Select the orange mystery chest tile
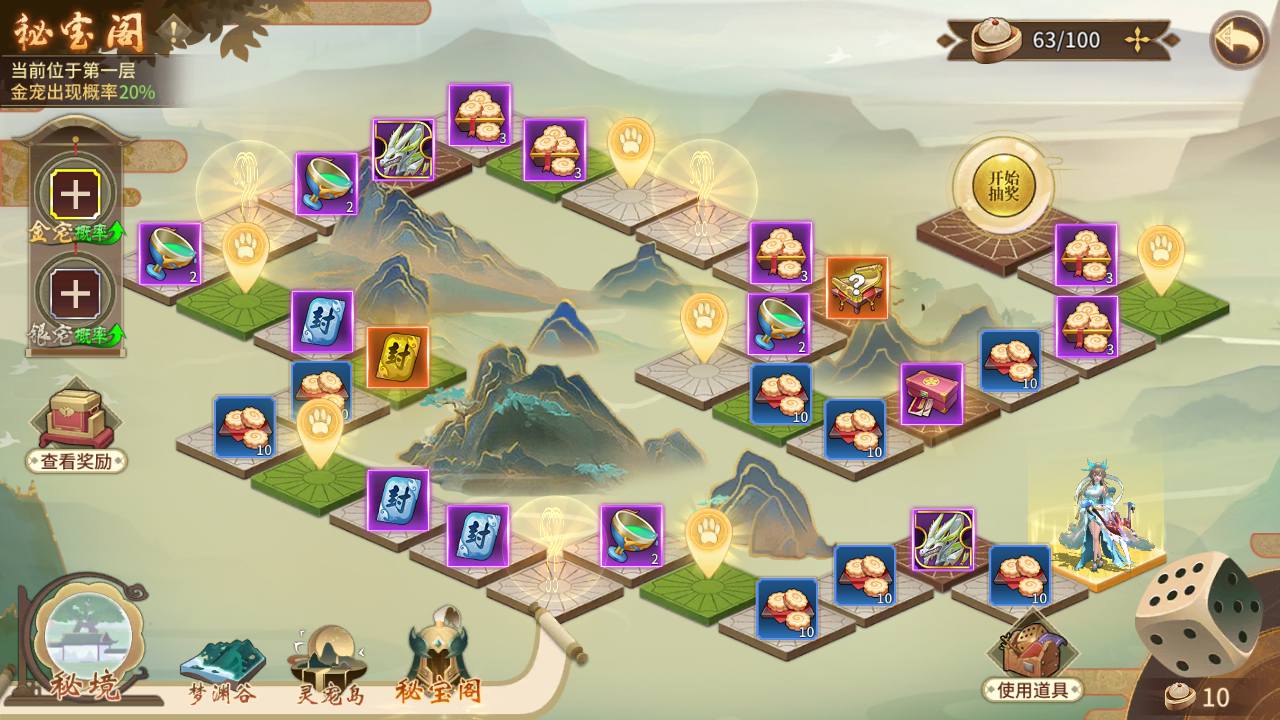The width and height of the screenshot is (1280, 720). [857, 288]
